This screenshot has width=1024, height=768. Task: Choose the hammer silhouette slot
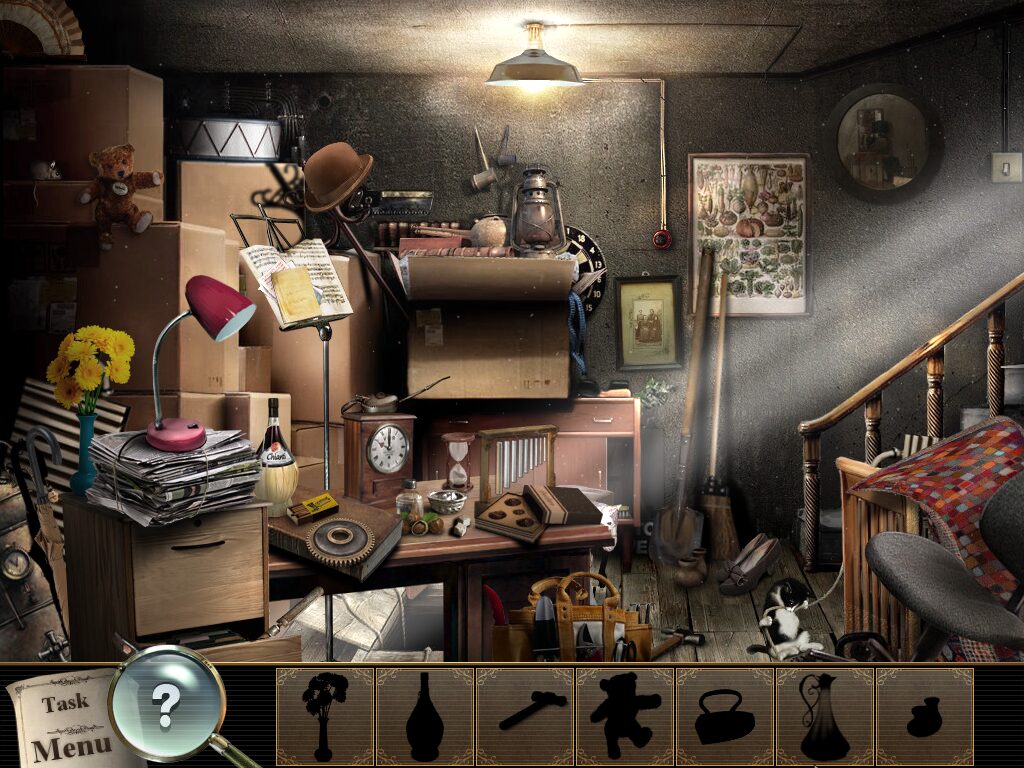tap(525, 716)
